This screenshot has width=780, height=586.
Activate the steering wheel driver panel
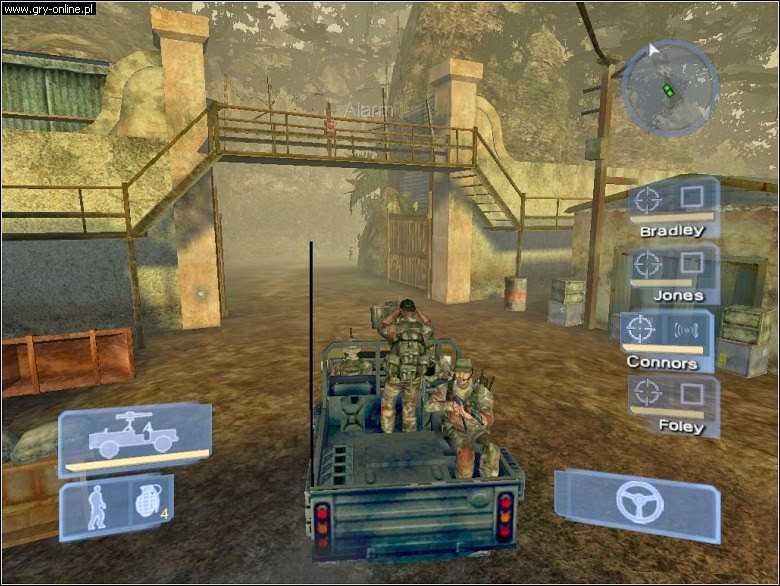[638, 501]
